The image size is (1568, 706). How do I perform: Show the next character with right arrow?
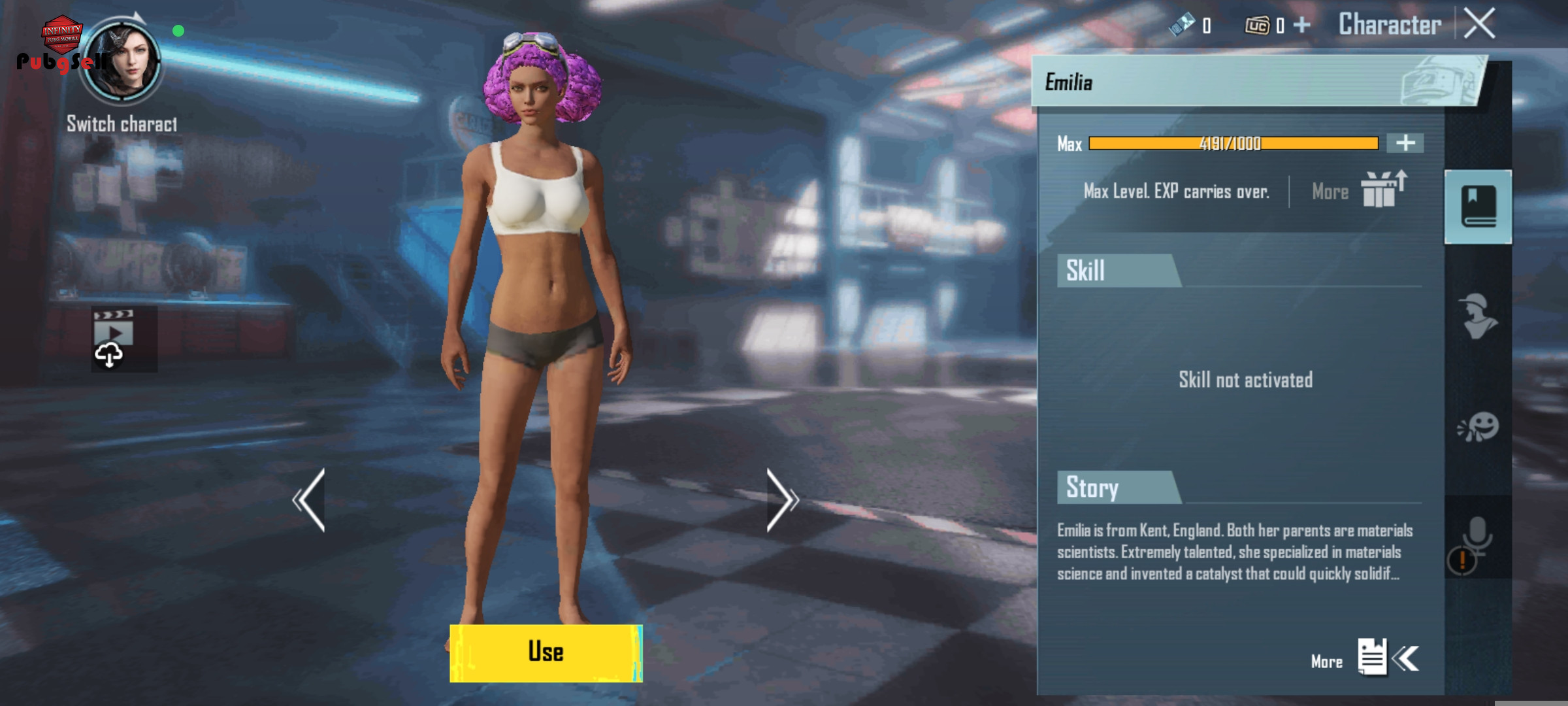(781, 500)
